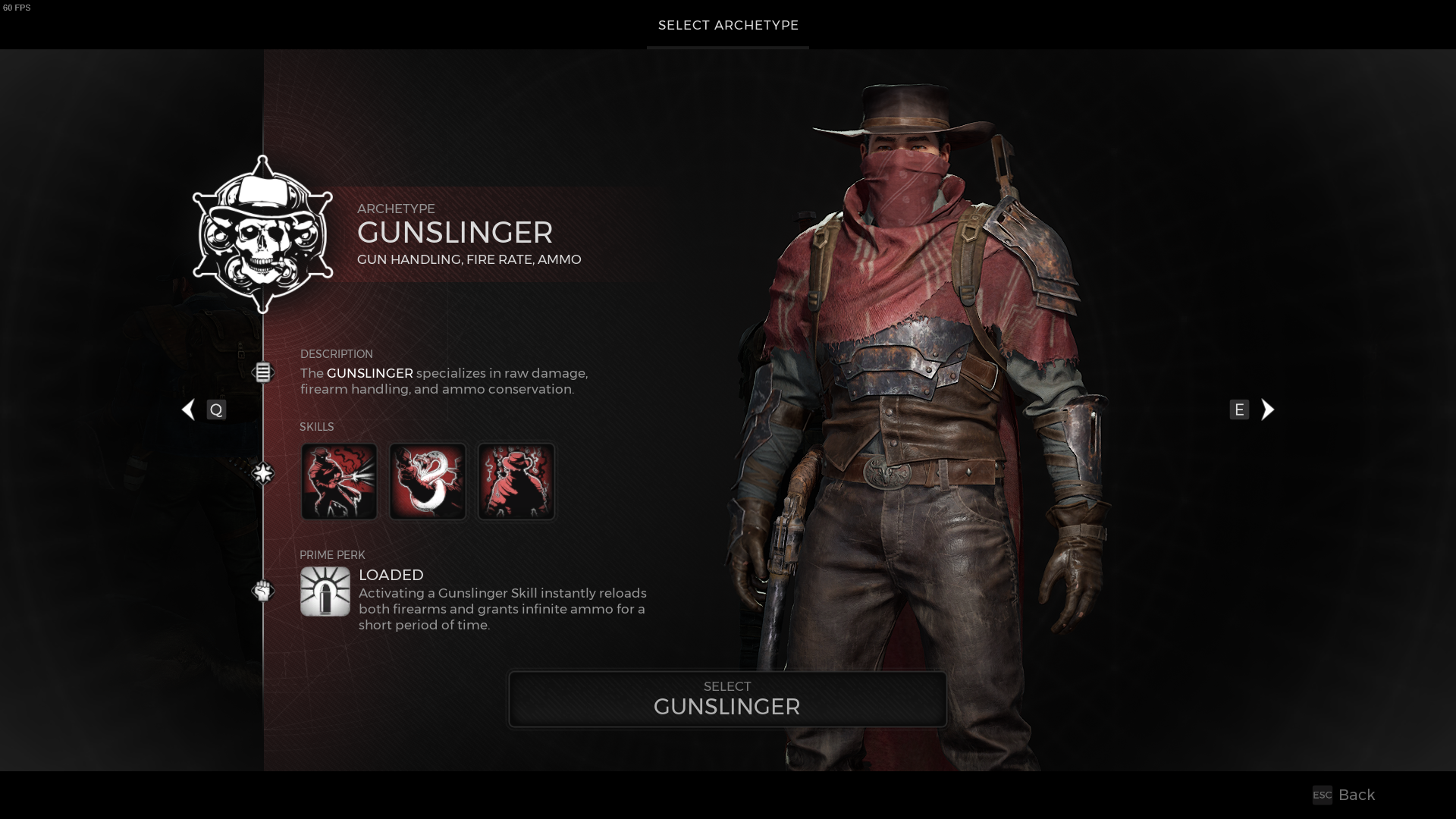Viewport: 1456px width, 819px height.
Task: Jump to the description section marker
Action: [262, 372]
